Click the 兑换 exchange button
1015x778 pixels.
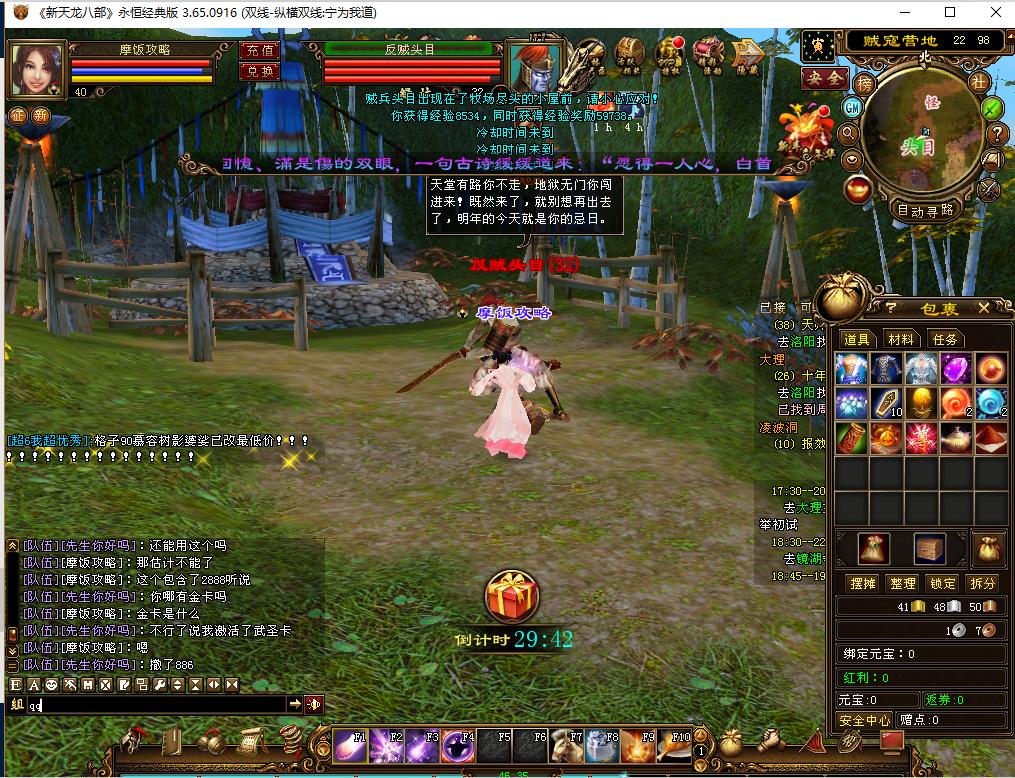[x=260, y=71]
